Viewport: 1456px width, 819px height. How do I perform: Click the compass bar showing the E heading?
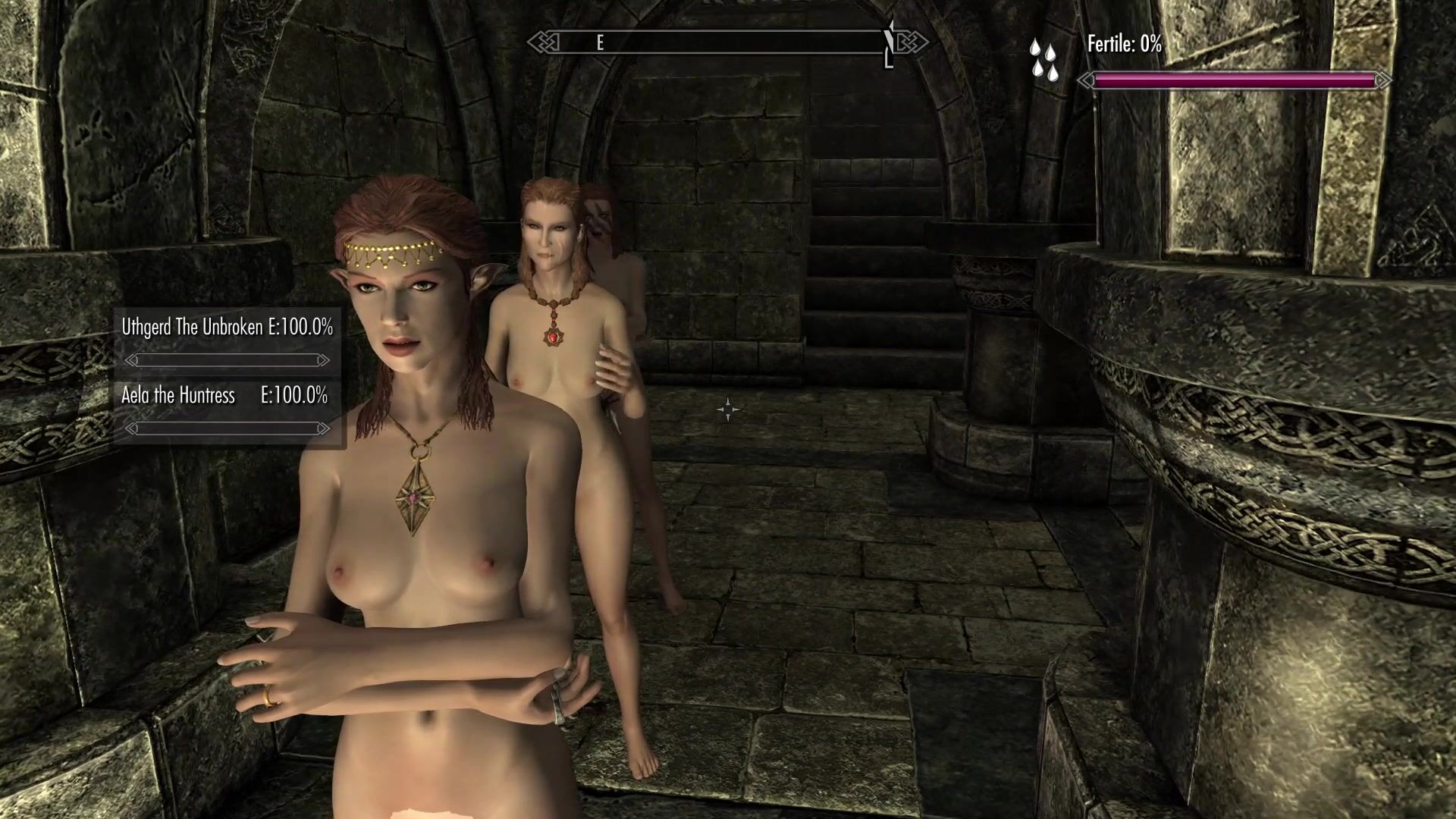[x=726, y=42]
